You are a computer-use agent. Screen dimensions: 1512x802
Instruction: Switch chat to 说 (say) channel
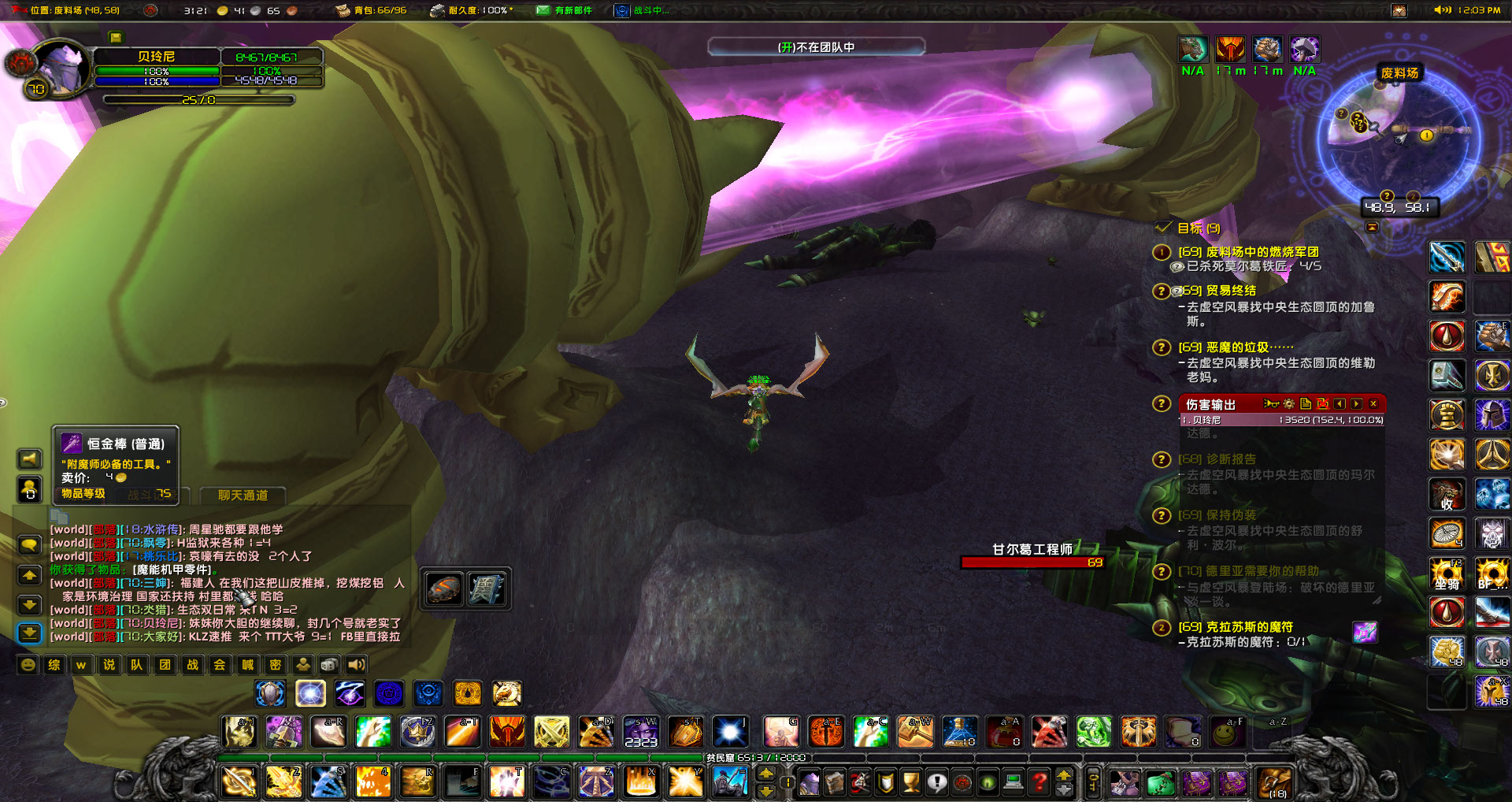[x=109, y=665]
